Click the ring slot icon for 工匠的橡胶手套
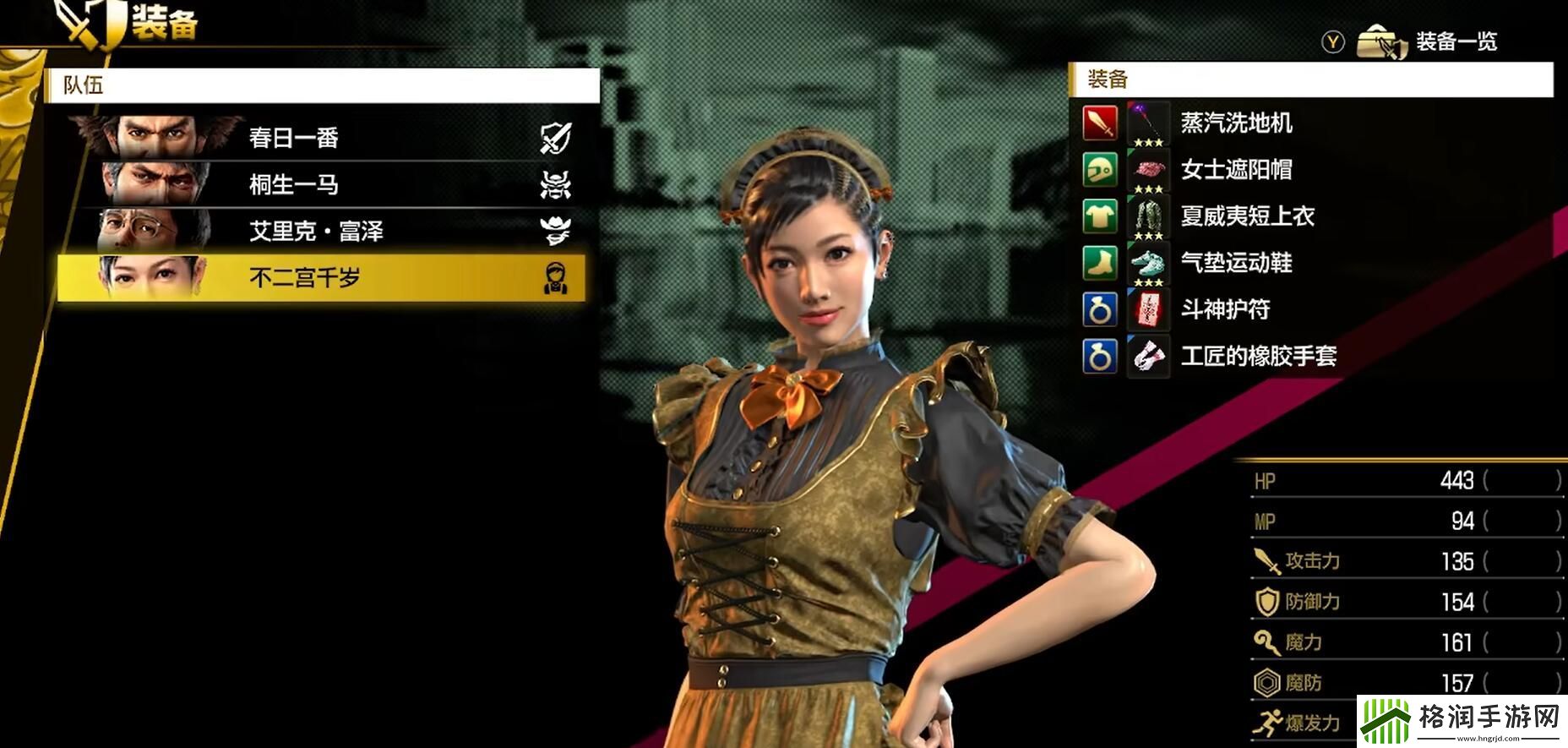 click(x=1099, y=356)
